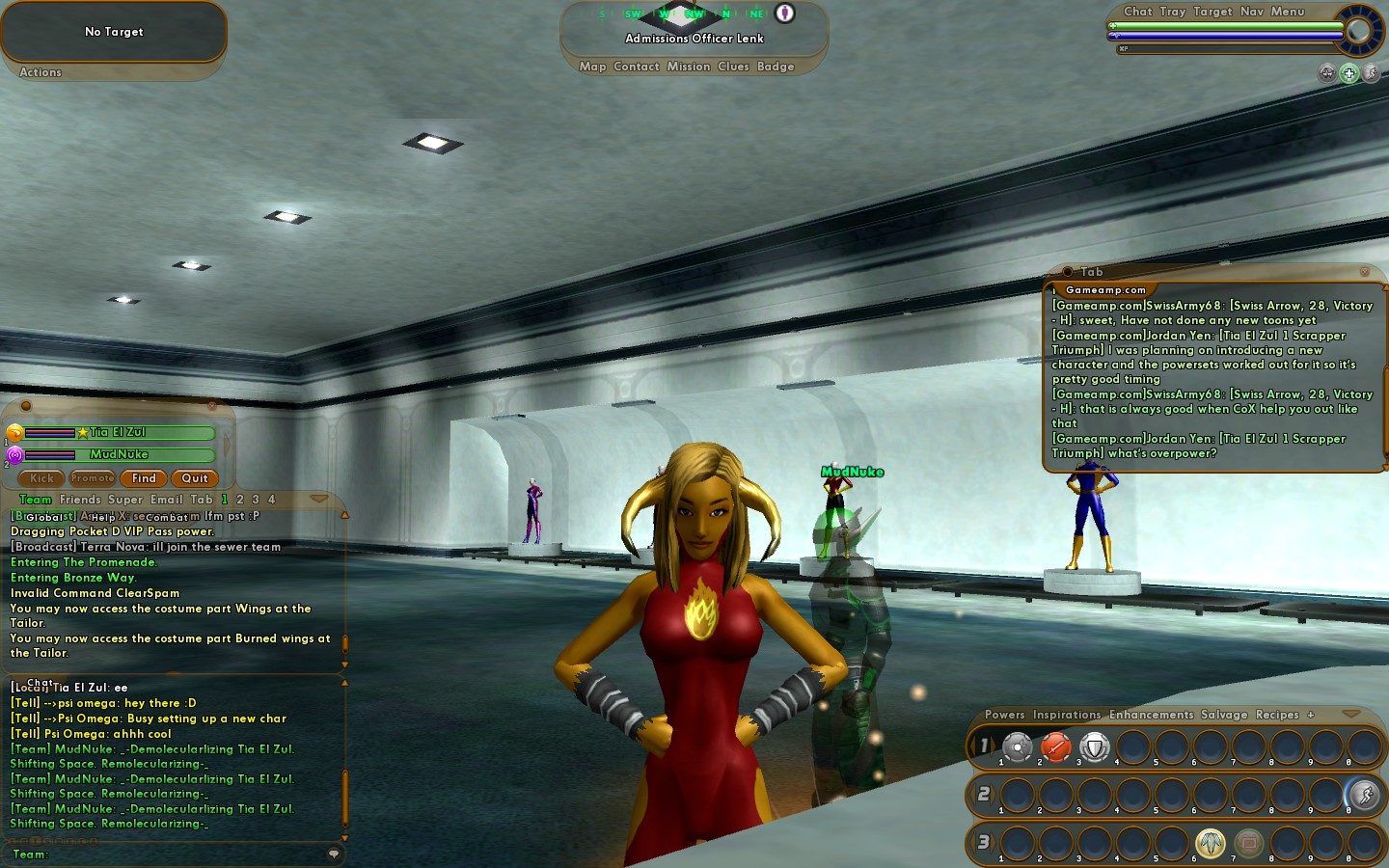This screenshot has width=1389, height=868.
Task: Open the Salvage inventory
Action: click(x=1224, y=715)
